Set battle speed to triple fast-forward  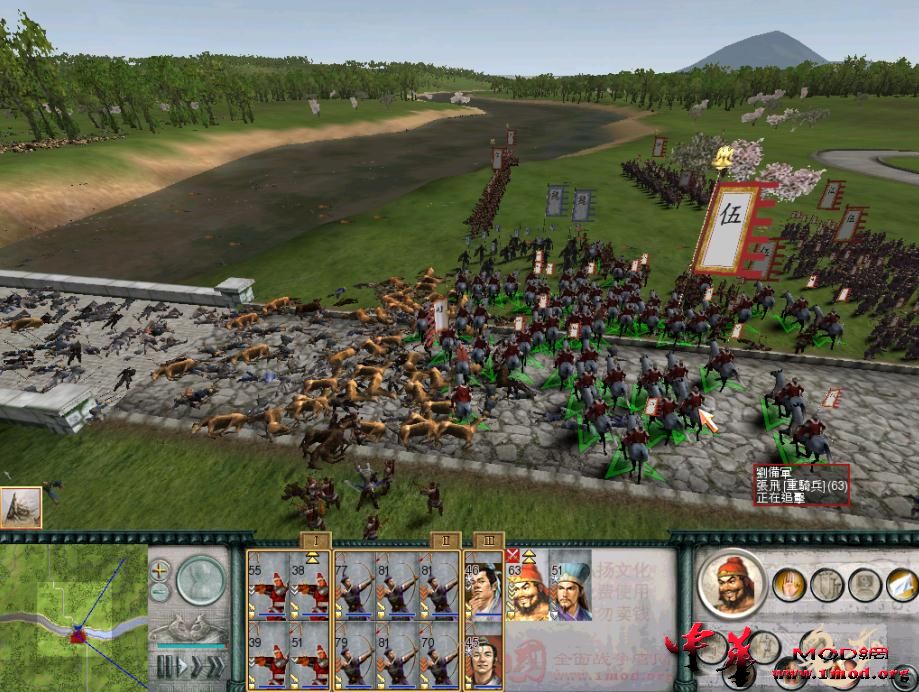(x=215, y=665)
